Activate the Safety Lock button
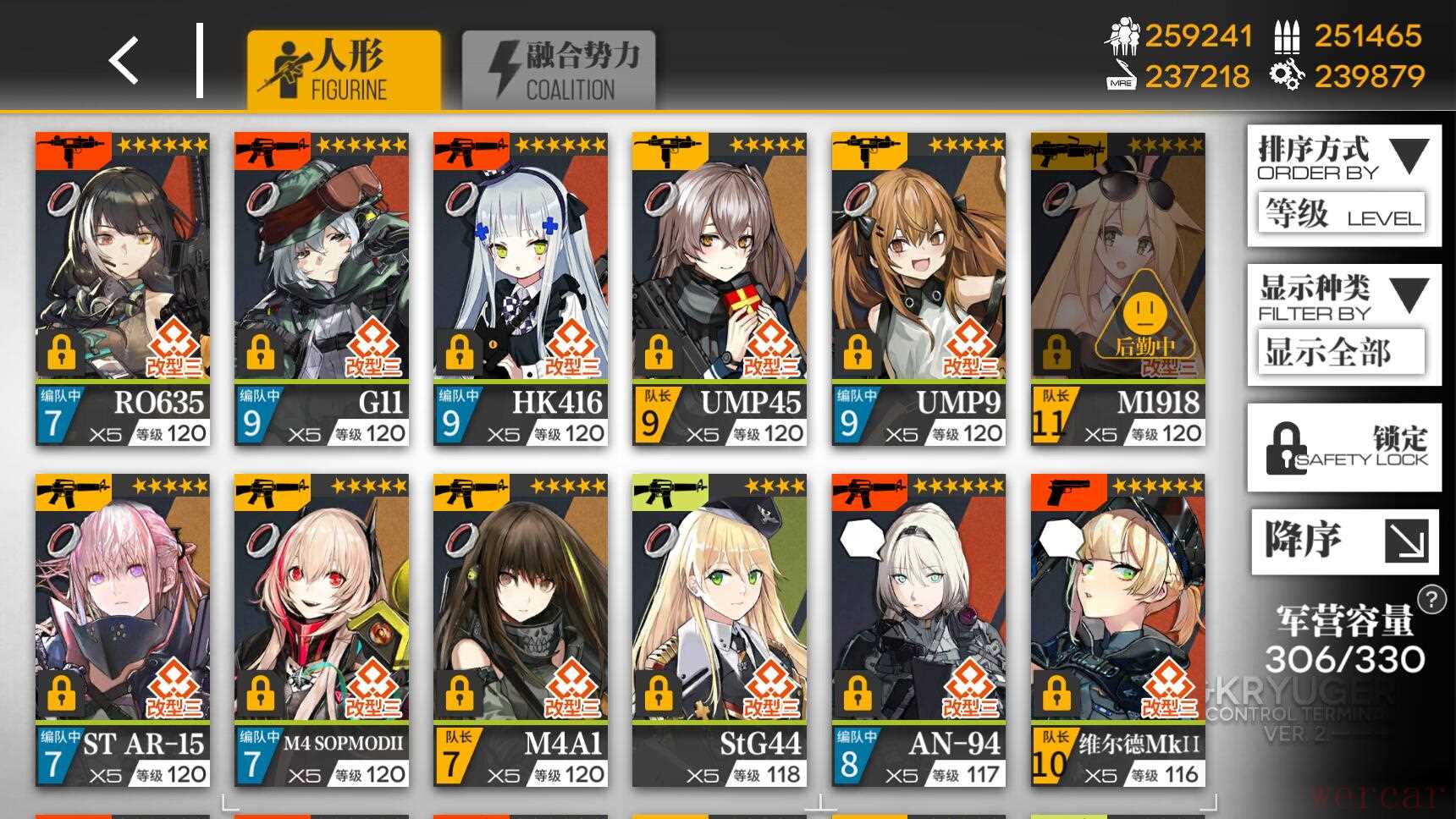This screenshot has width=1456, height=819. (1343, 448)
